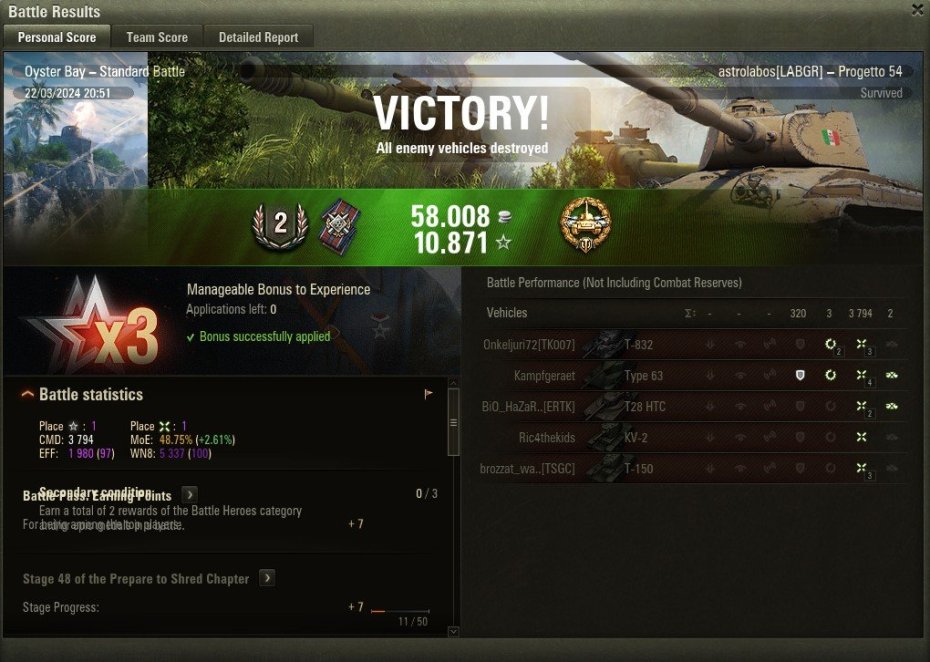The image size is (930, 662).
Task: Open the Battle Pass Earning Points arrow
Action: pos(189,494)
